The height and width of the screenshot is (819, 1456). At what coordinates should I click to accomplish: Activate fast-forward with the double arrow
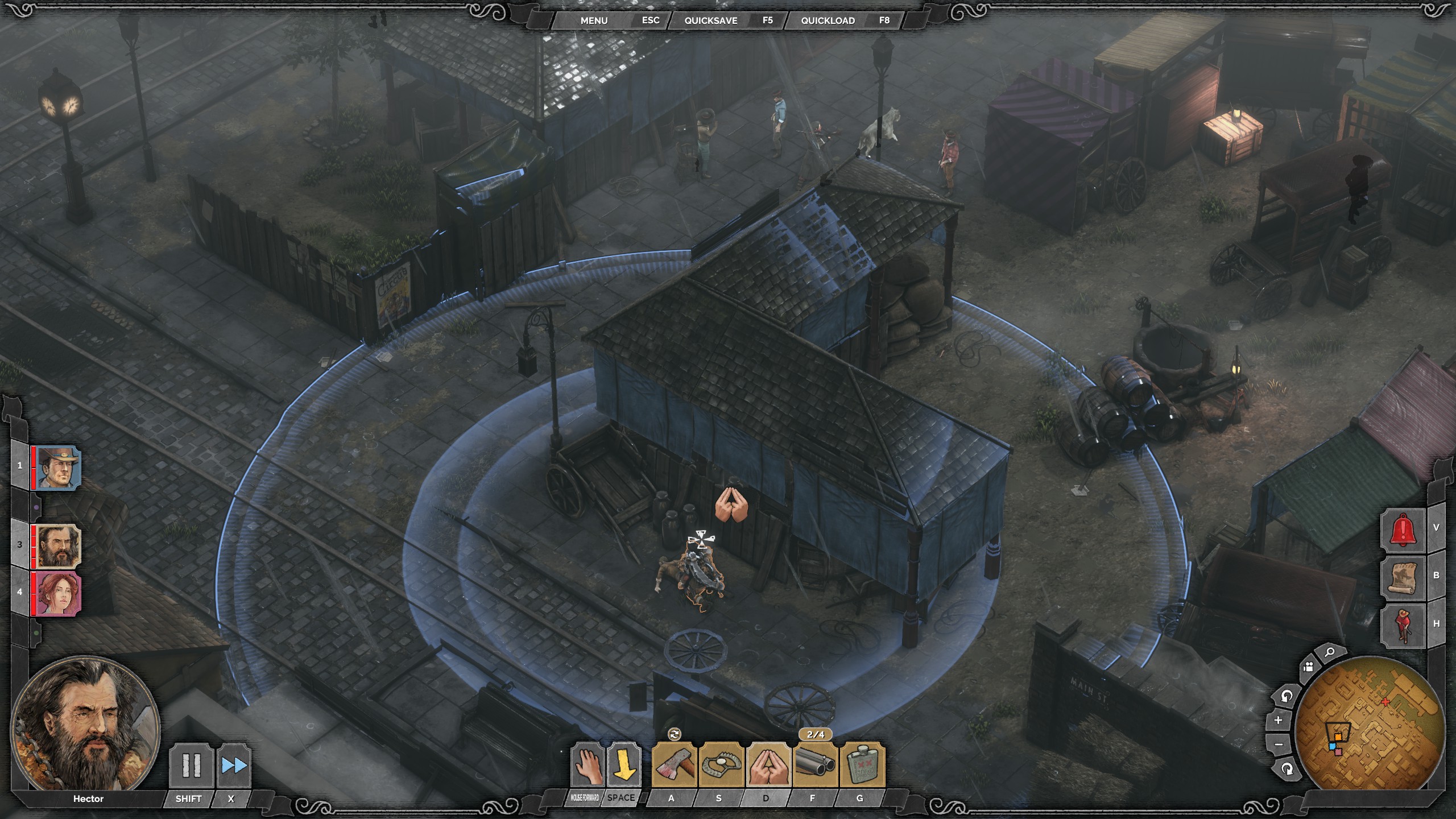pyautogui.click(x=234, y=766)
